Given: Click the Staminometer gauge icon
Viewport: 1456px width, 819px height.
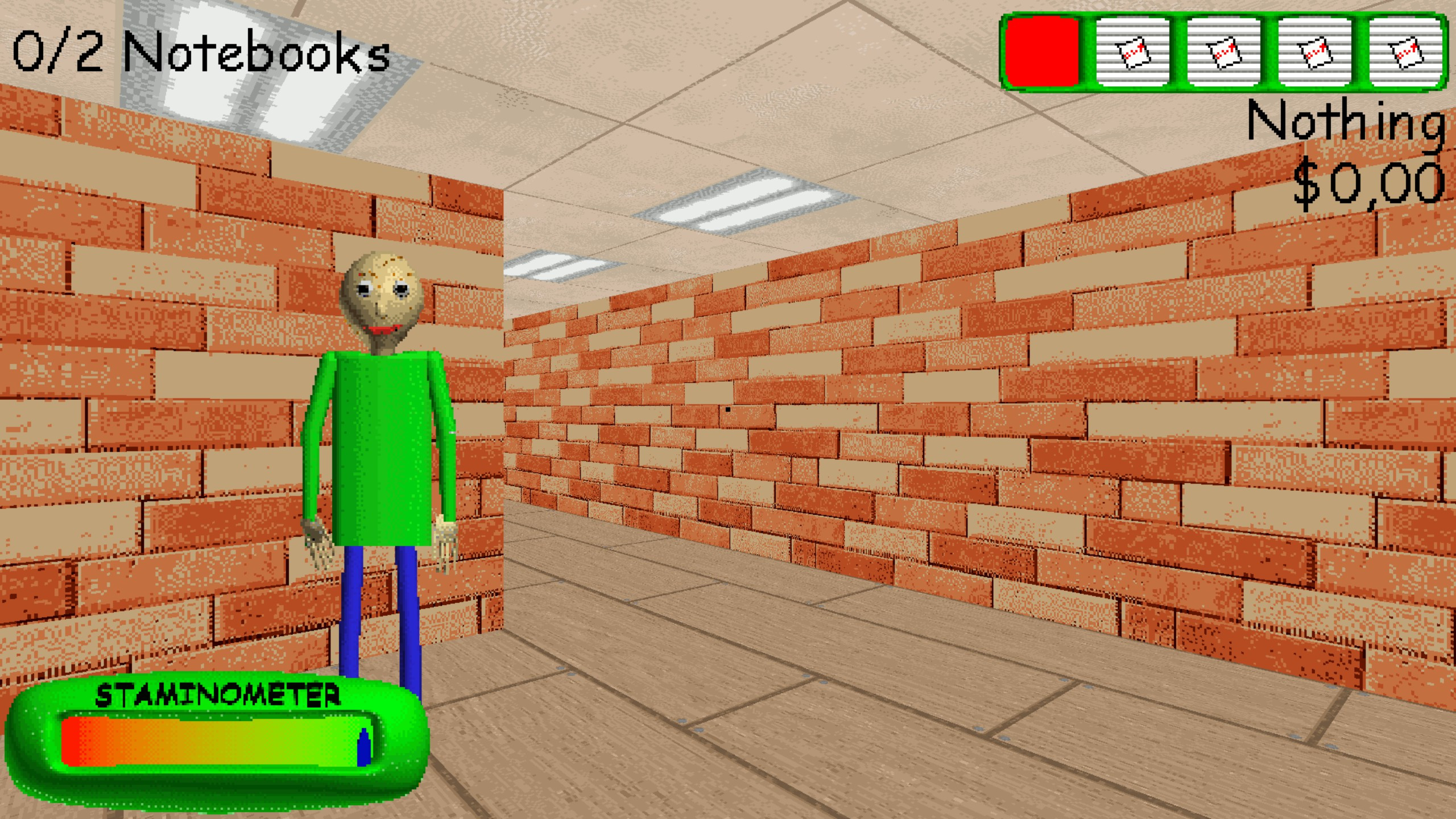Looking at the screenshot, I should [216, 739].
